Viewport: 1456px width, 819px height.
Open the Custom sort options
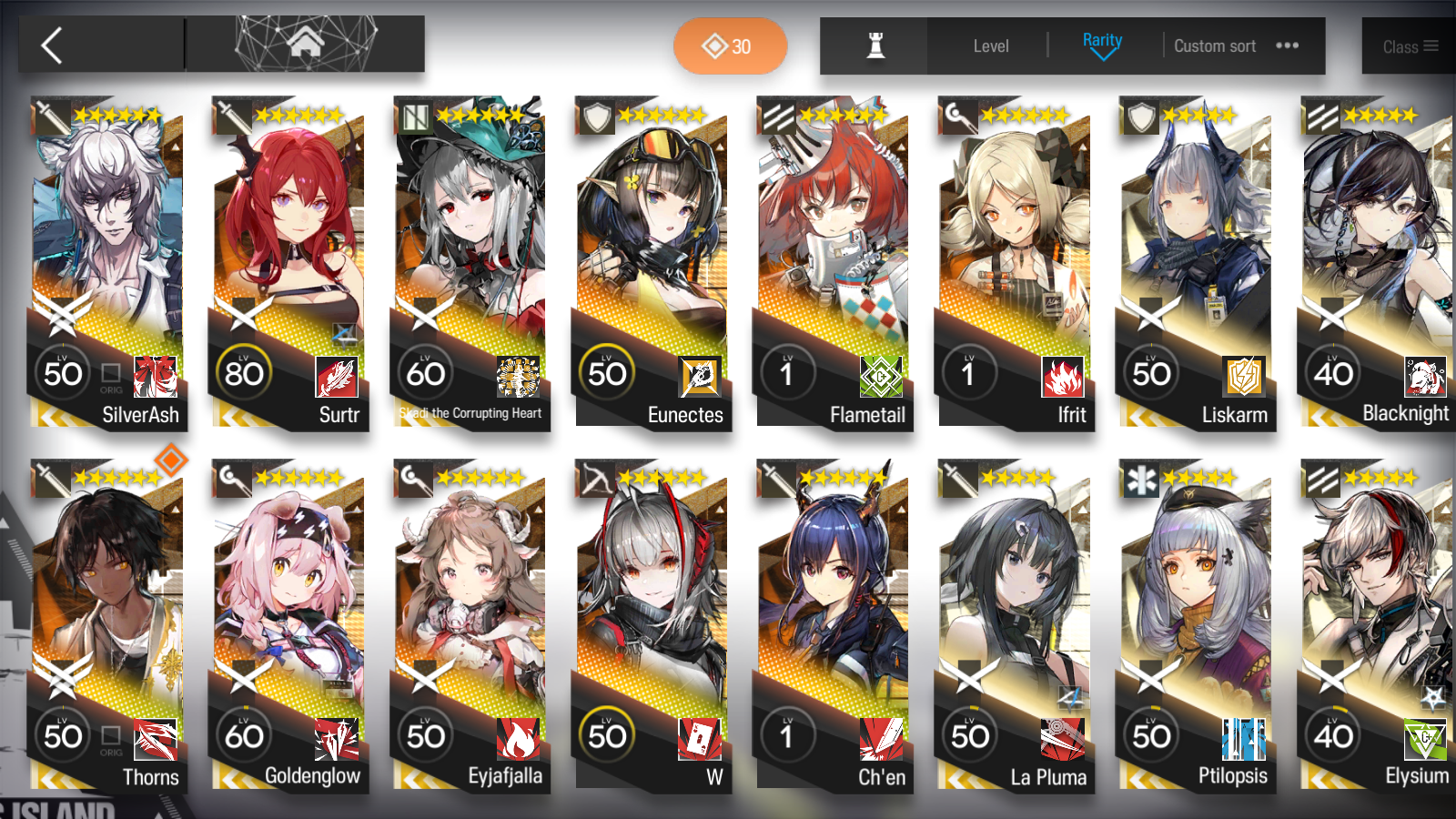tap(1215, 45)
